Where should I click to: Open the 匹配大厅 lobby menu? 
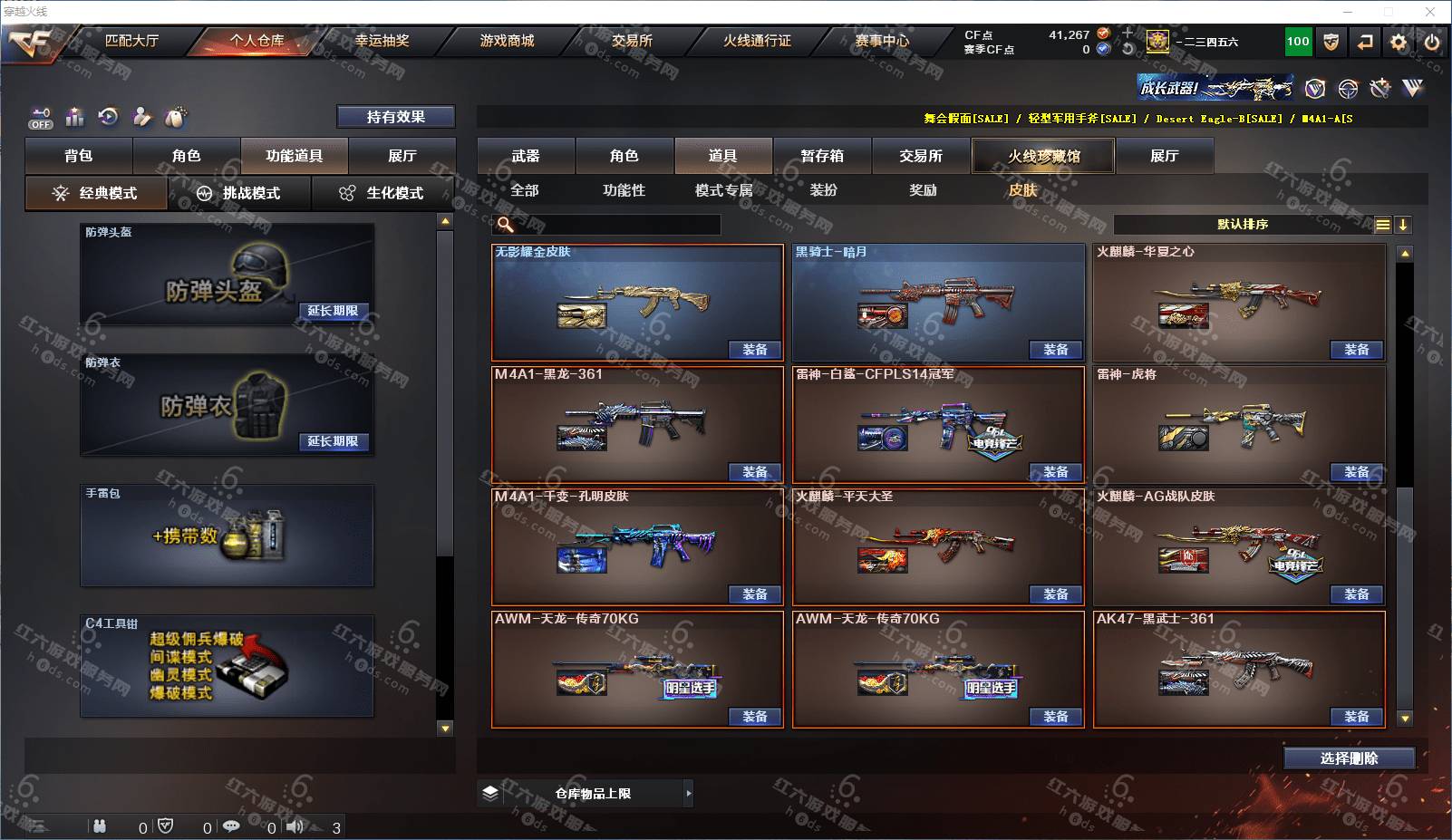(x=131, y=41)
